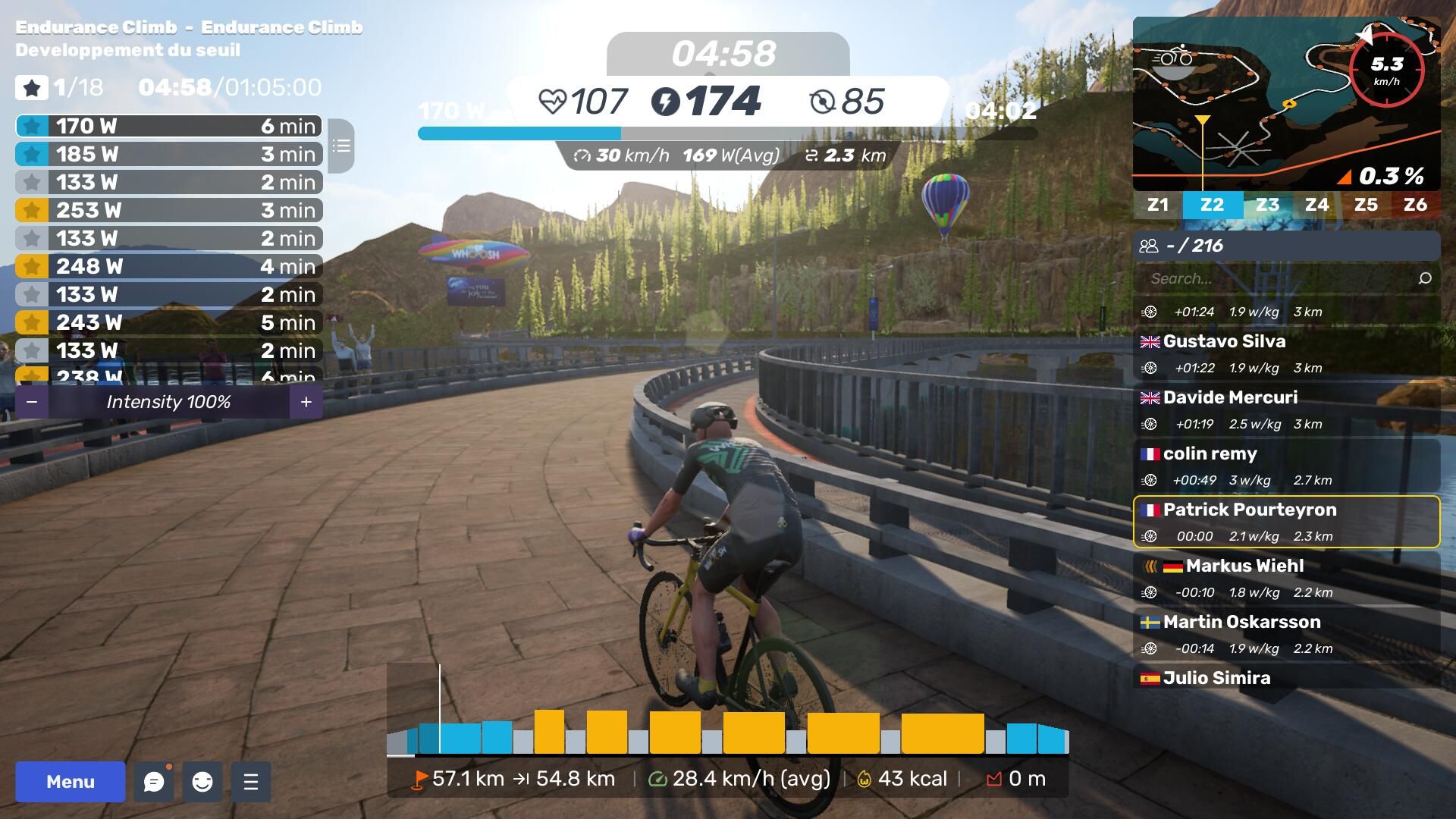The height and width of the screenshot is (819, 1456).
Task: Select rider Gustavo Silva in the list
Action: click(x=1286, y=353)
